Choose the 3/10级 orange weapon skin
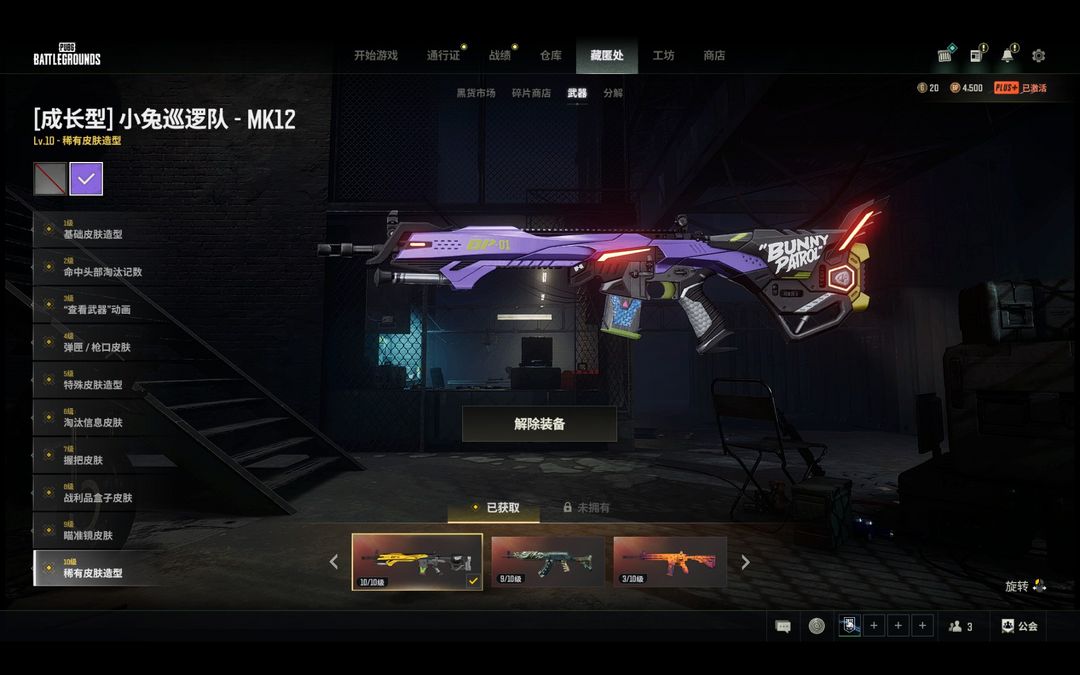This screenshot has width=1080, height=675. 669,562
